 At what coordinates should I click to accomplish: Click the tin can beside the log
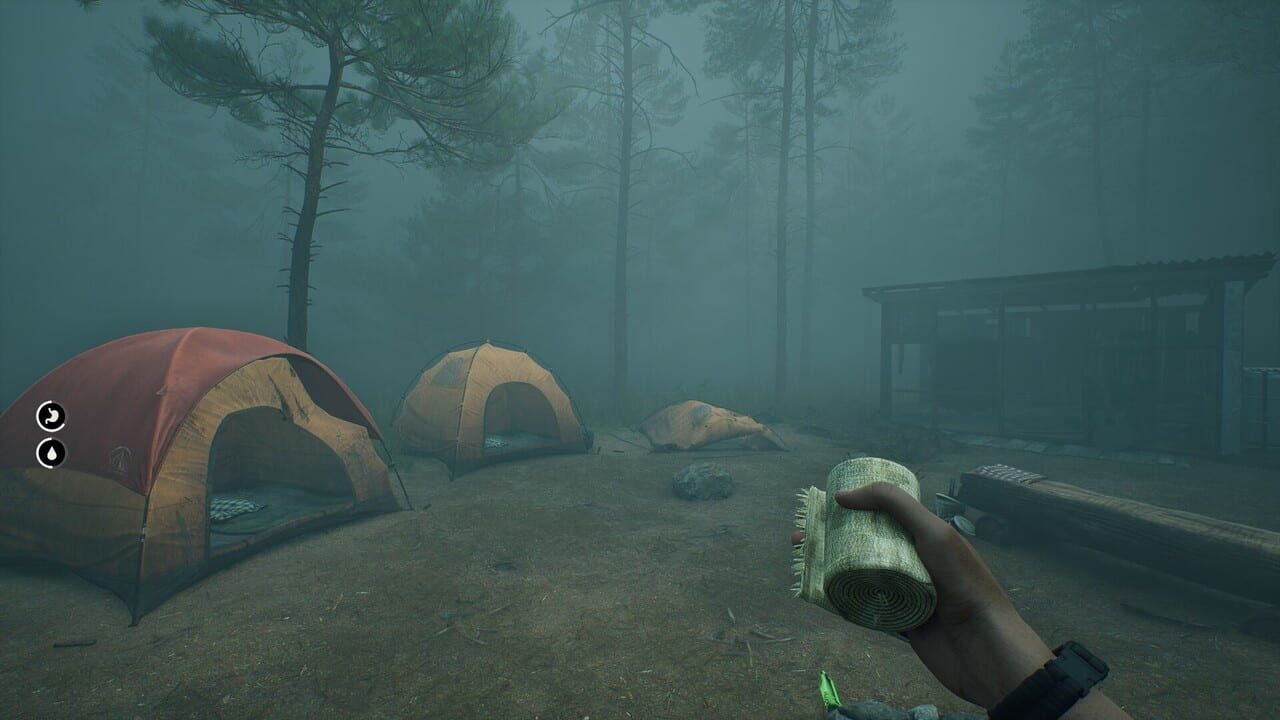(945, 505)
